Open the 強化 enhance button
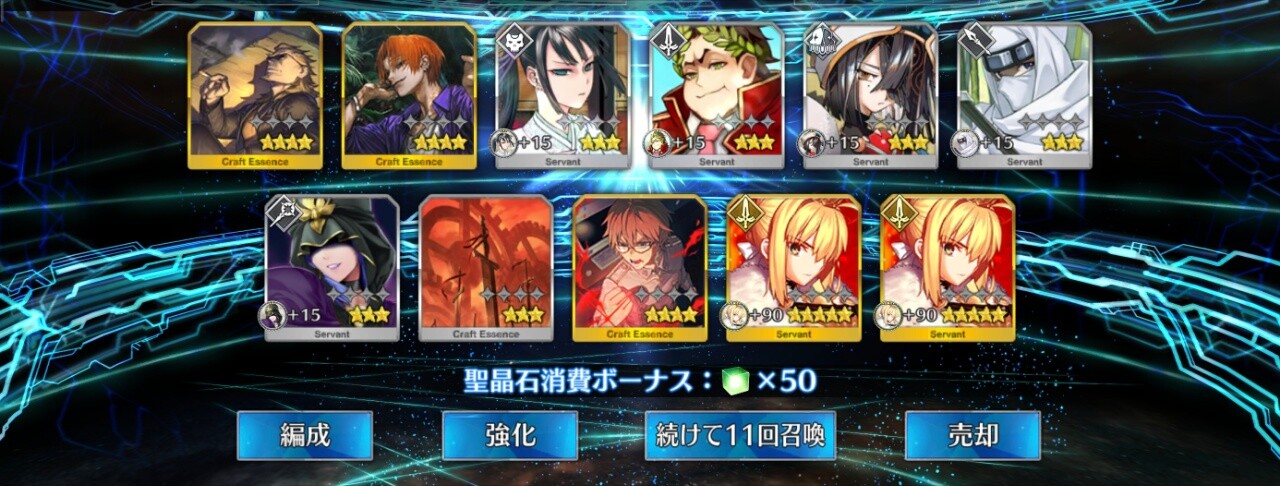Viewport: 1280px width, 486px height. pos(509,435)
